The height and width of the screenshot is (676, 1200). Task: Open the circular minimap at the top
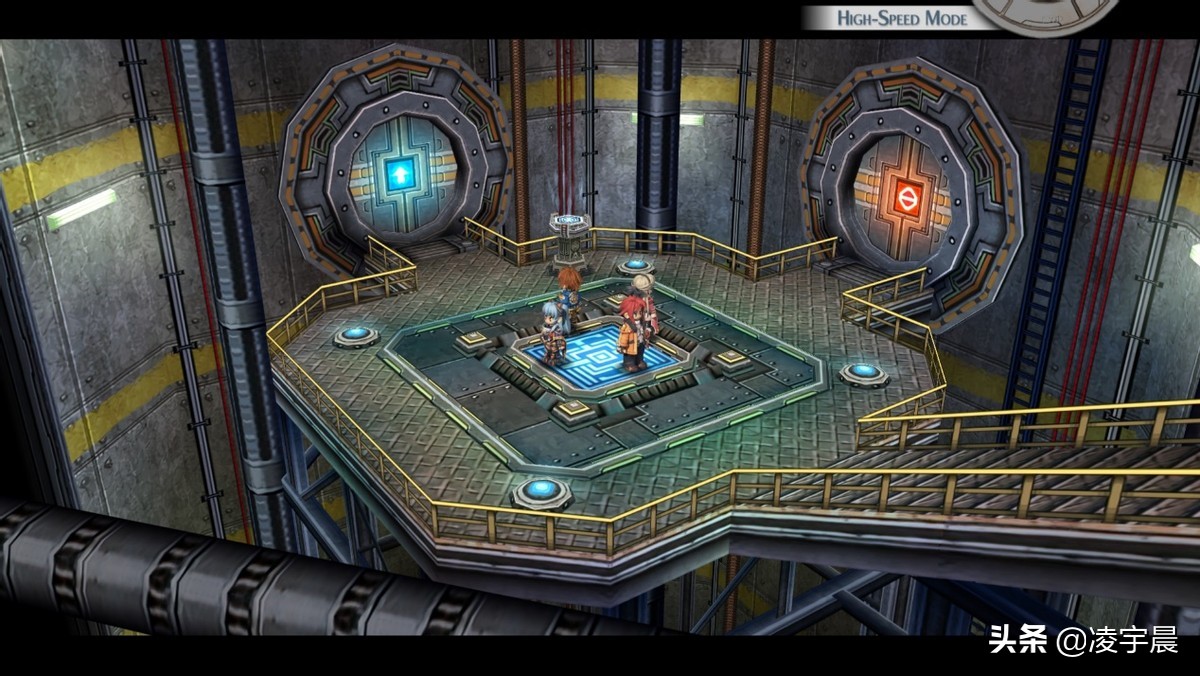pyautogui.click(x=1045, y=12)
